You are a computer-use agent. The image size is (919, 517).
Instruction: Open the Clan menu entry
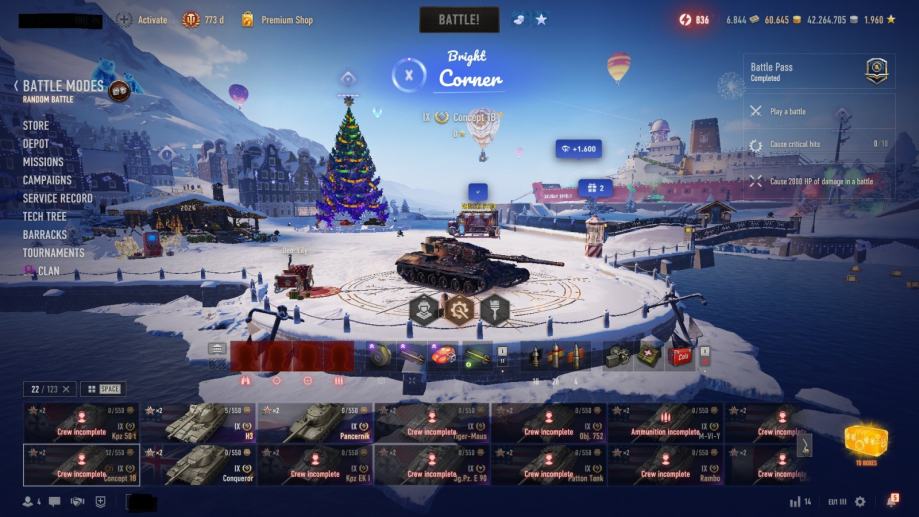pos(48,270)
